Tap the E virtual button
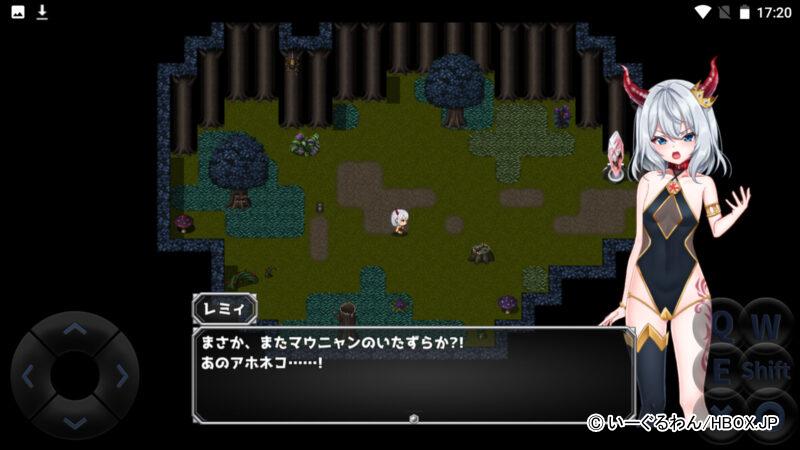This screenshot has width=800, height=450. [722, 371]
